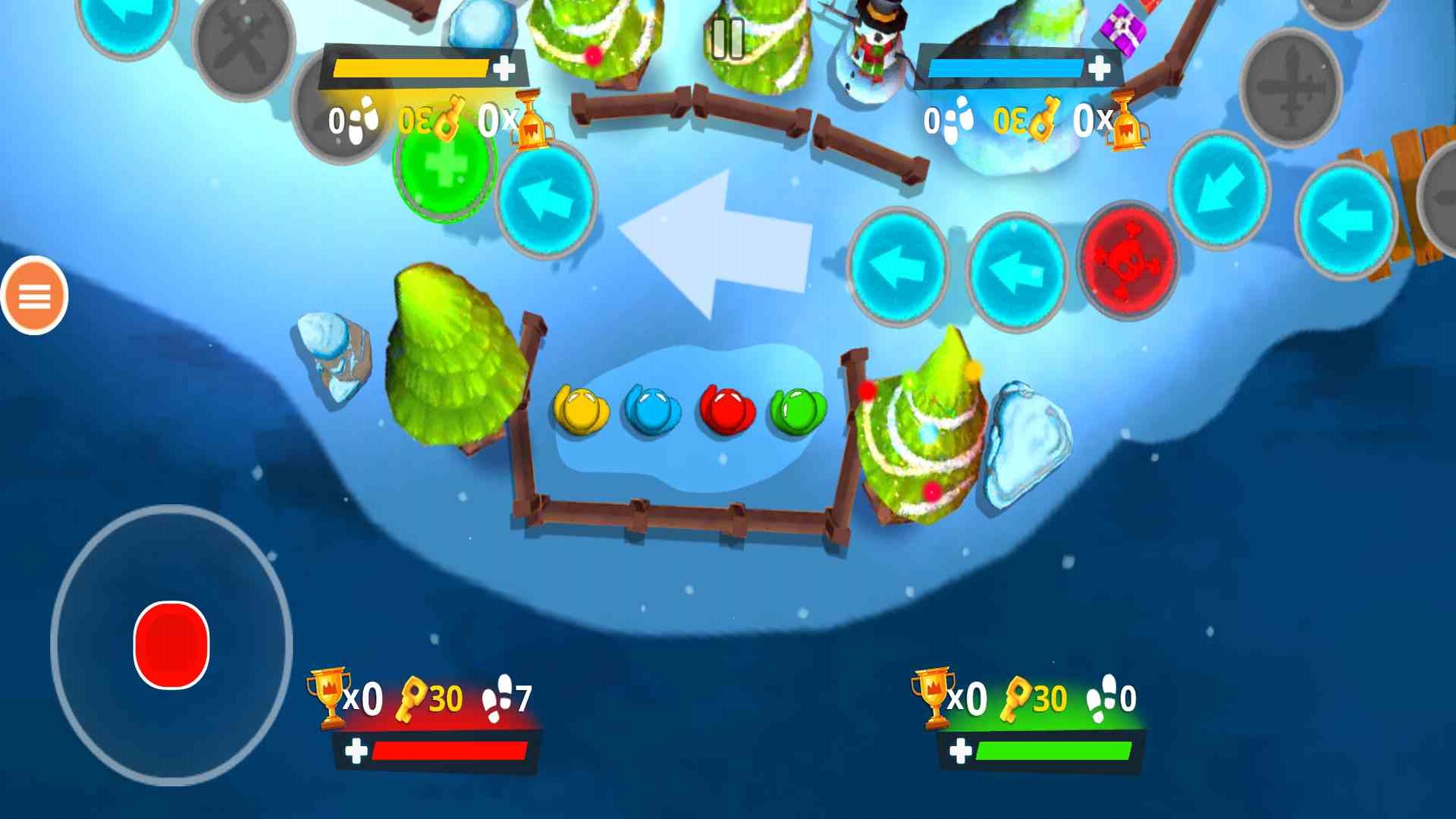Pause the game with the pause icon
This screenshot has height=819, width=1456.
coord(728,39)
